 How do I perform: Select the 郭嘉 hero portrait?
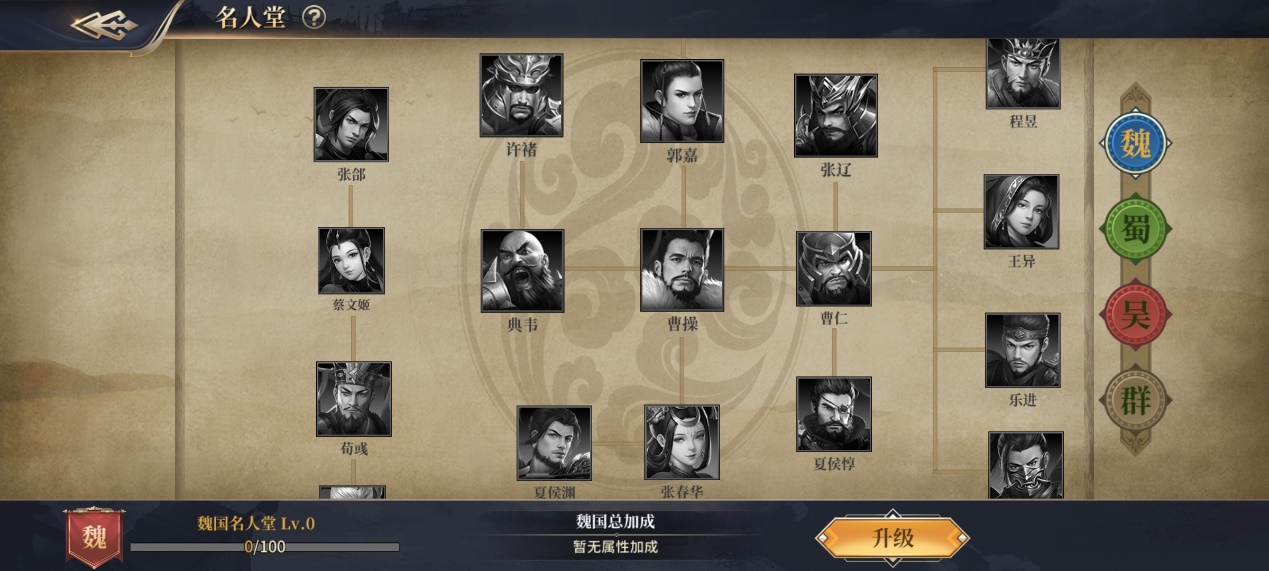(682, 101)
